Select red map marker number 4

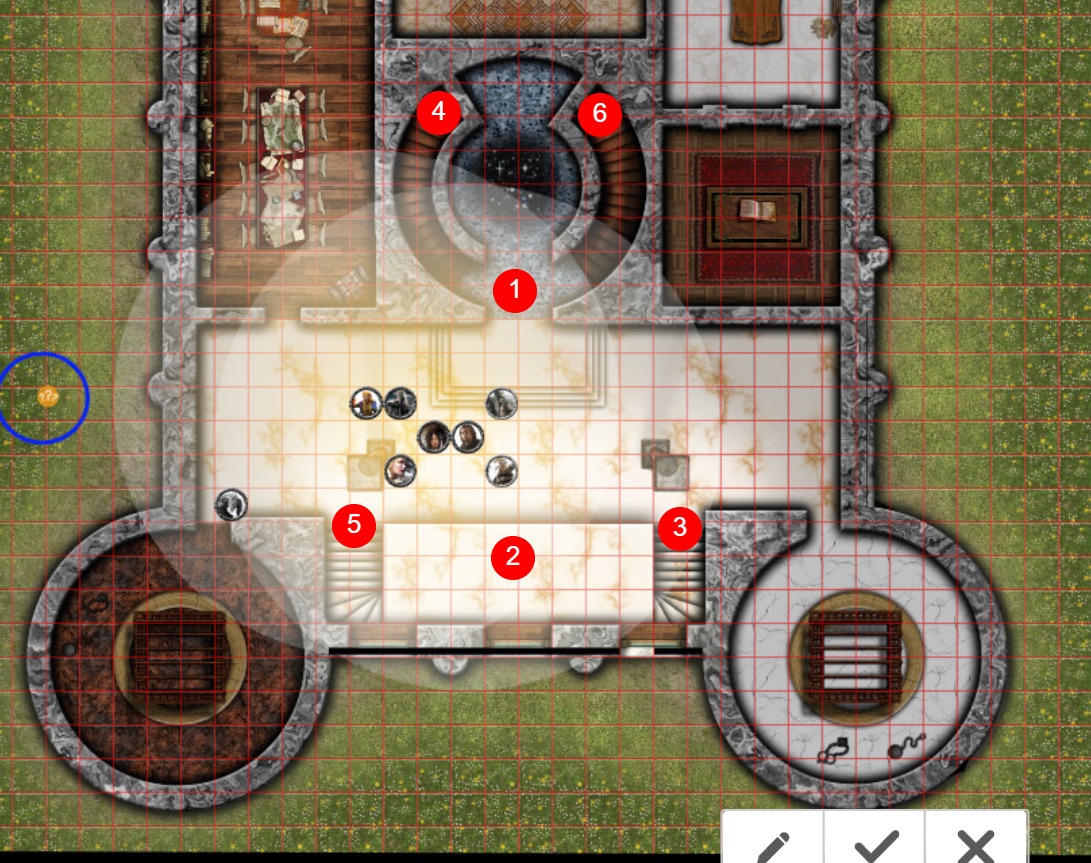439,112
